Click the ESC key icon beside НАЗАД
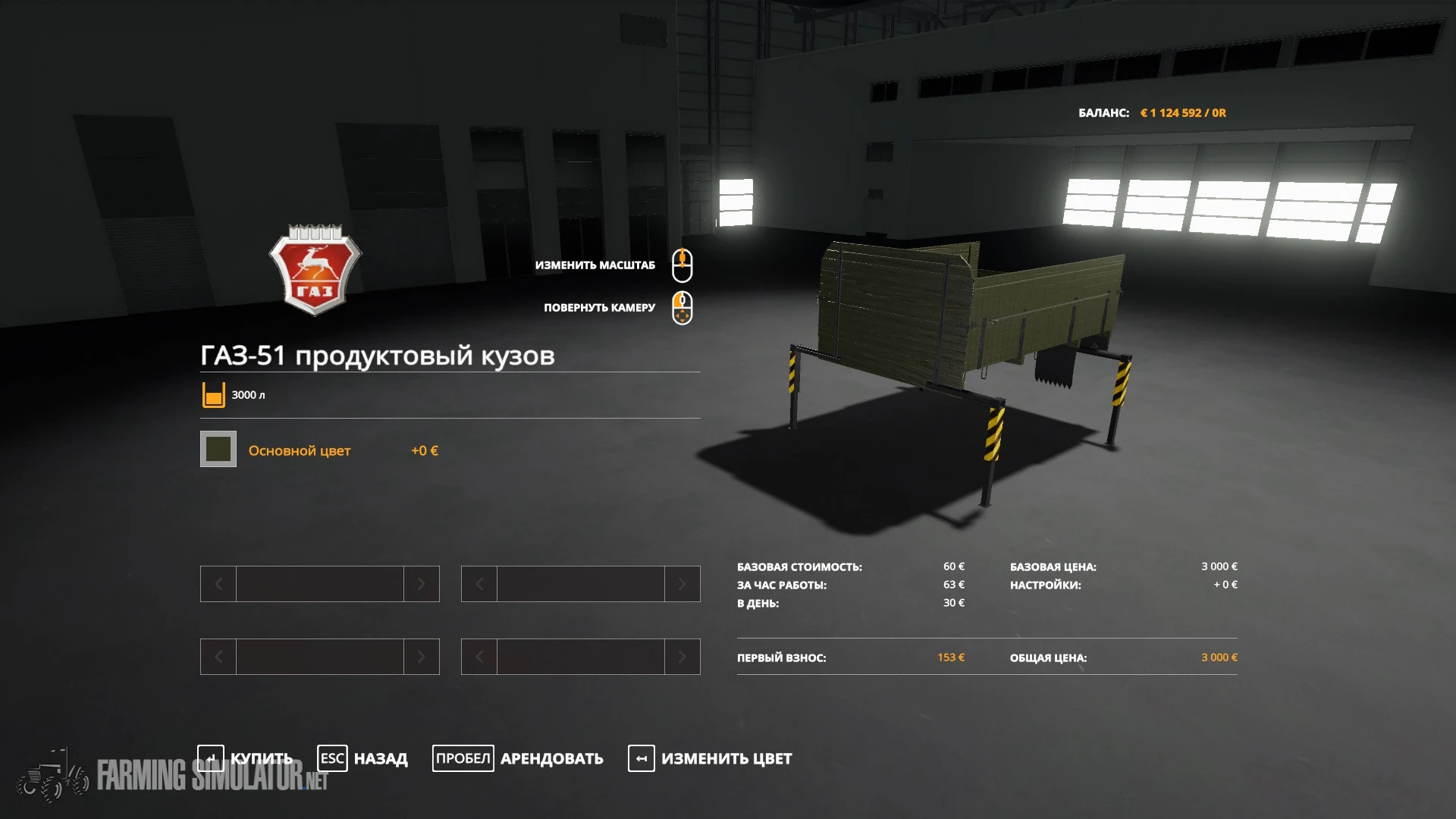Screen dimensions: 1456x819 coord(332,758)
